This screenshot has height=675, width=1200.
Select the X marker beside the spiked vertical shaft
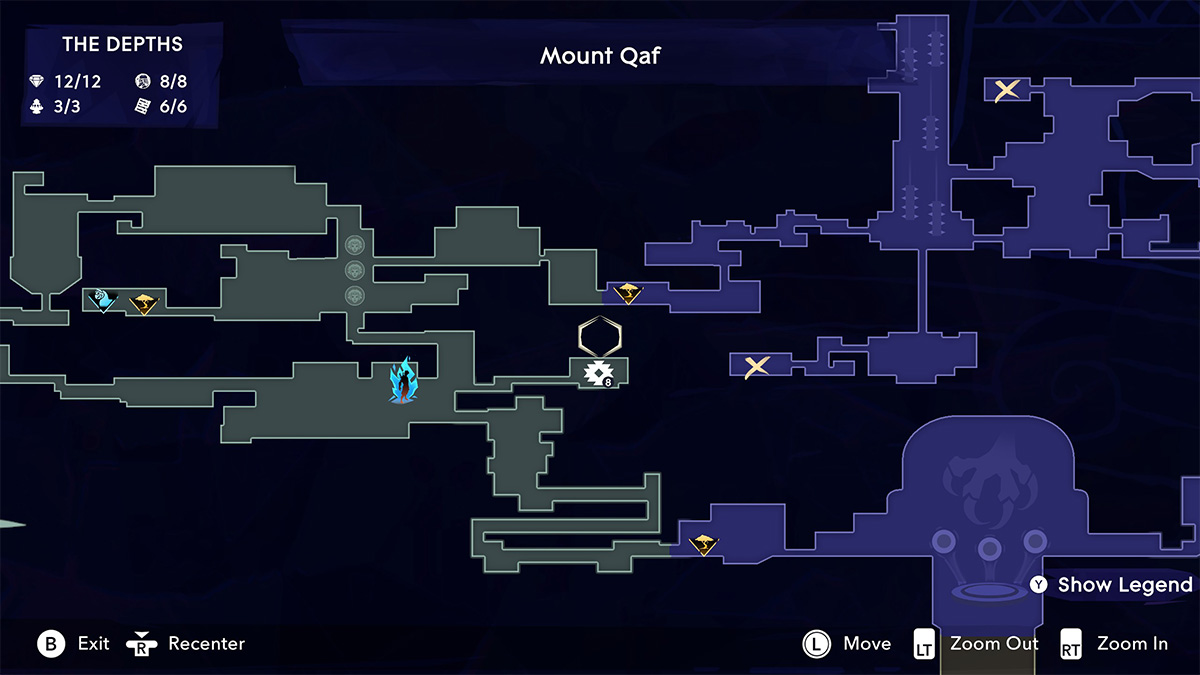click(x=1007, y=90)
